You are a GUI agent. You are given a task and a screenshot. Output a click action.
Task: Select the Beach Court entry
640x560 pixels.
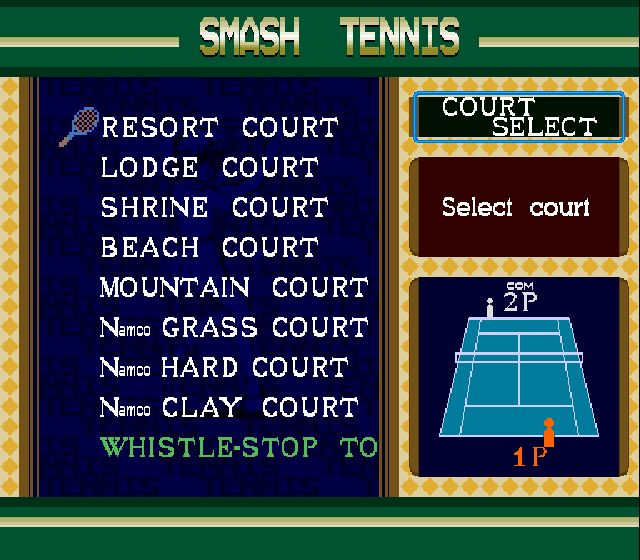pos(209,248)
